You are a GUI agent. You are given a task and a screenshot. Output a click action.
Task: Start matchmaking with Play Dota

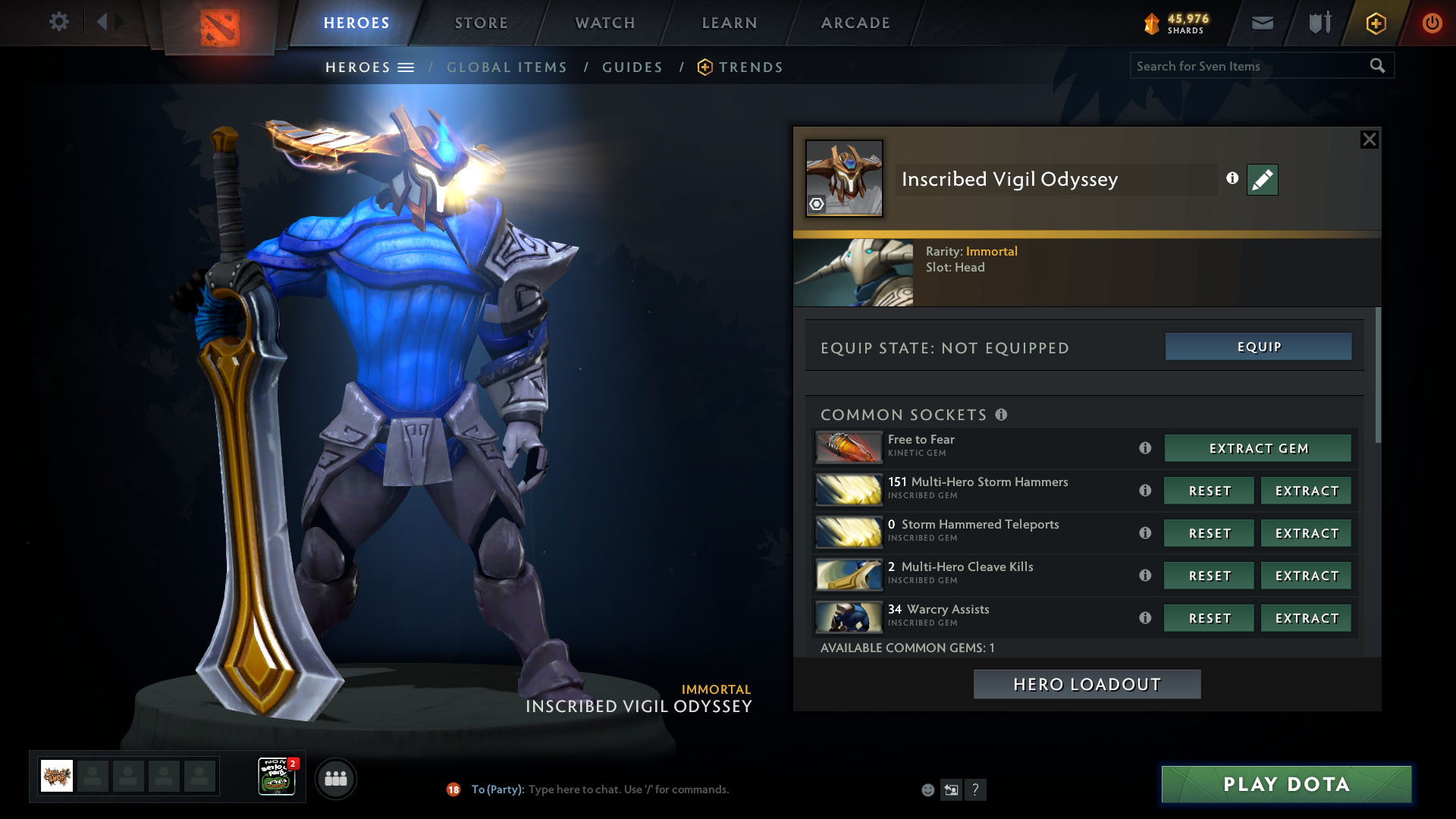[x=1286, y=784]
